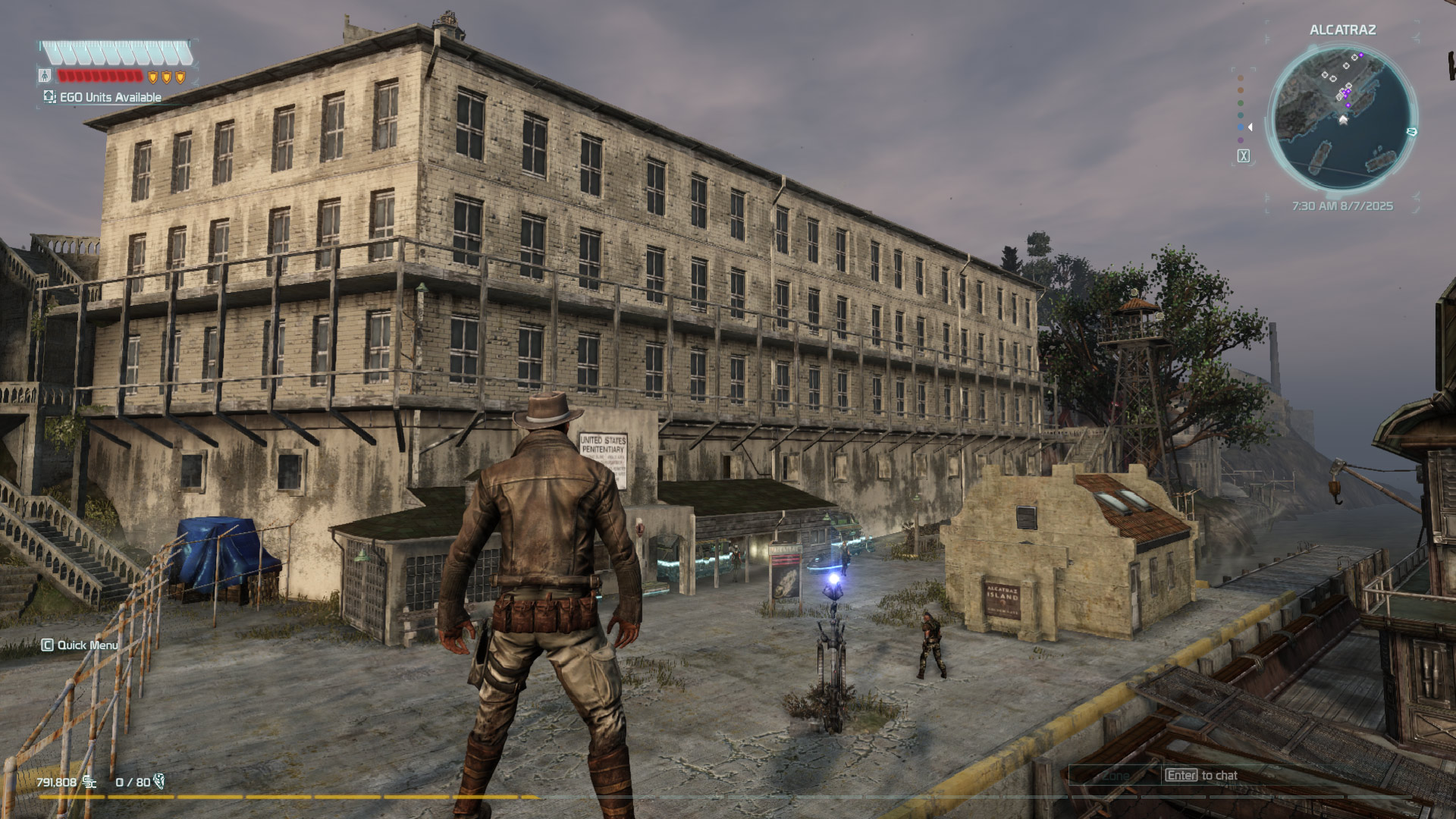1456x819 pixels.
Task: Select the purple dot in minimap selector
Action: (x=1241, y=140)
